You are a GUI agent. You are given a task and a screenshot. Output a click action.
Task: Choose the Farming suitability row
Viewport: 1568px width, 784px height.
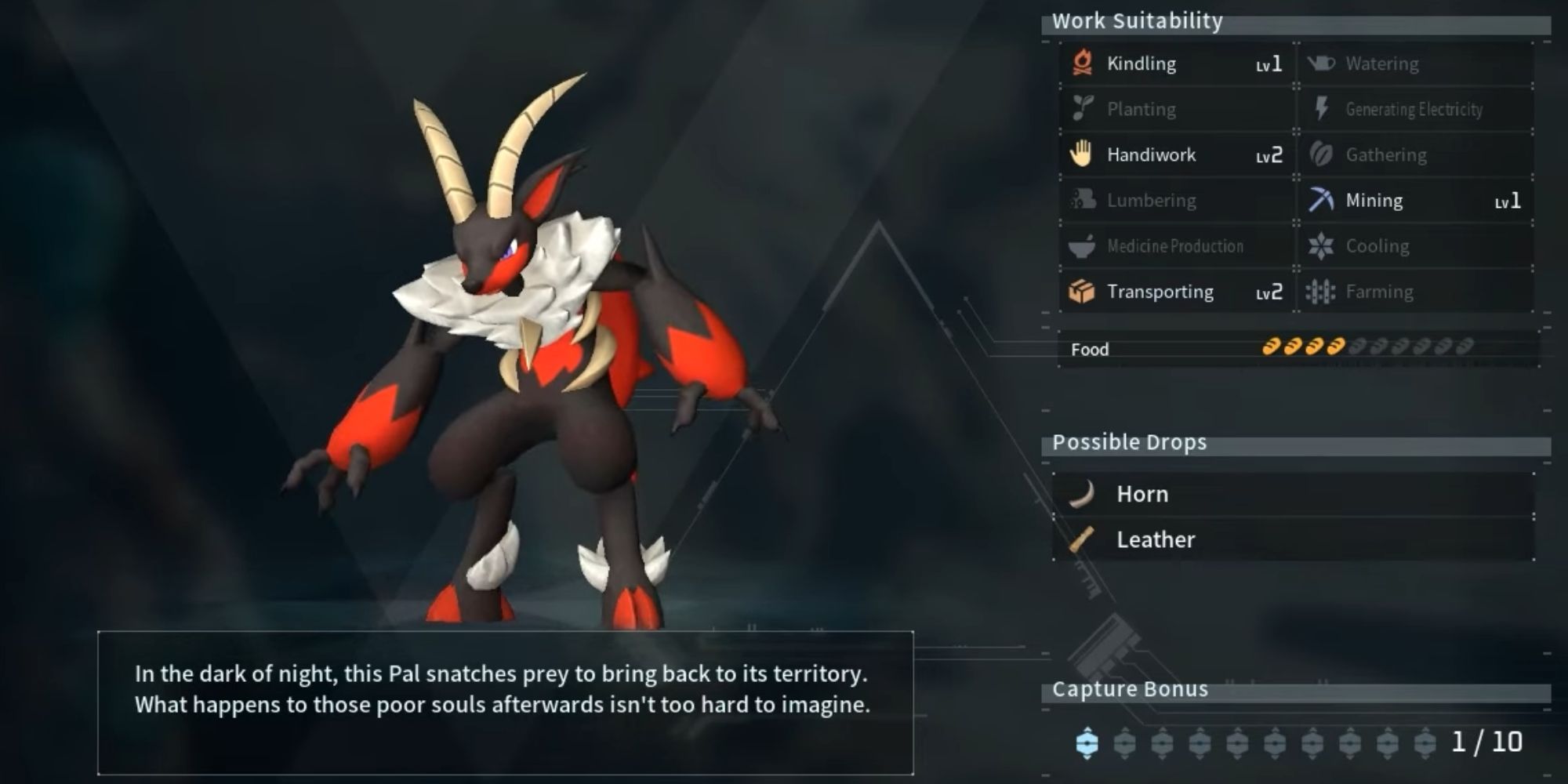tap(1415, 292)
